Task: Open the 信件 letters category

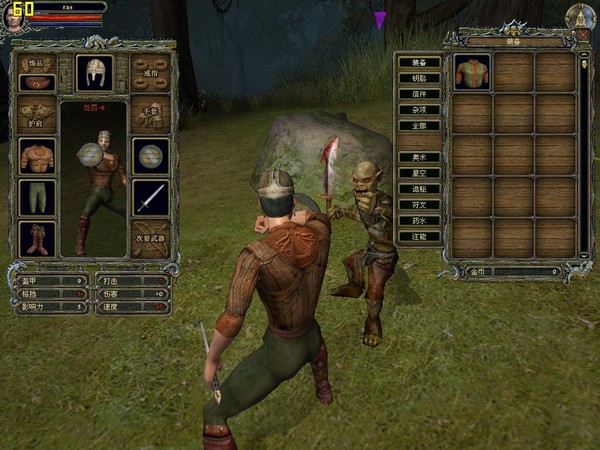Action: (419, 94)
